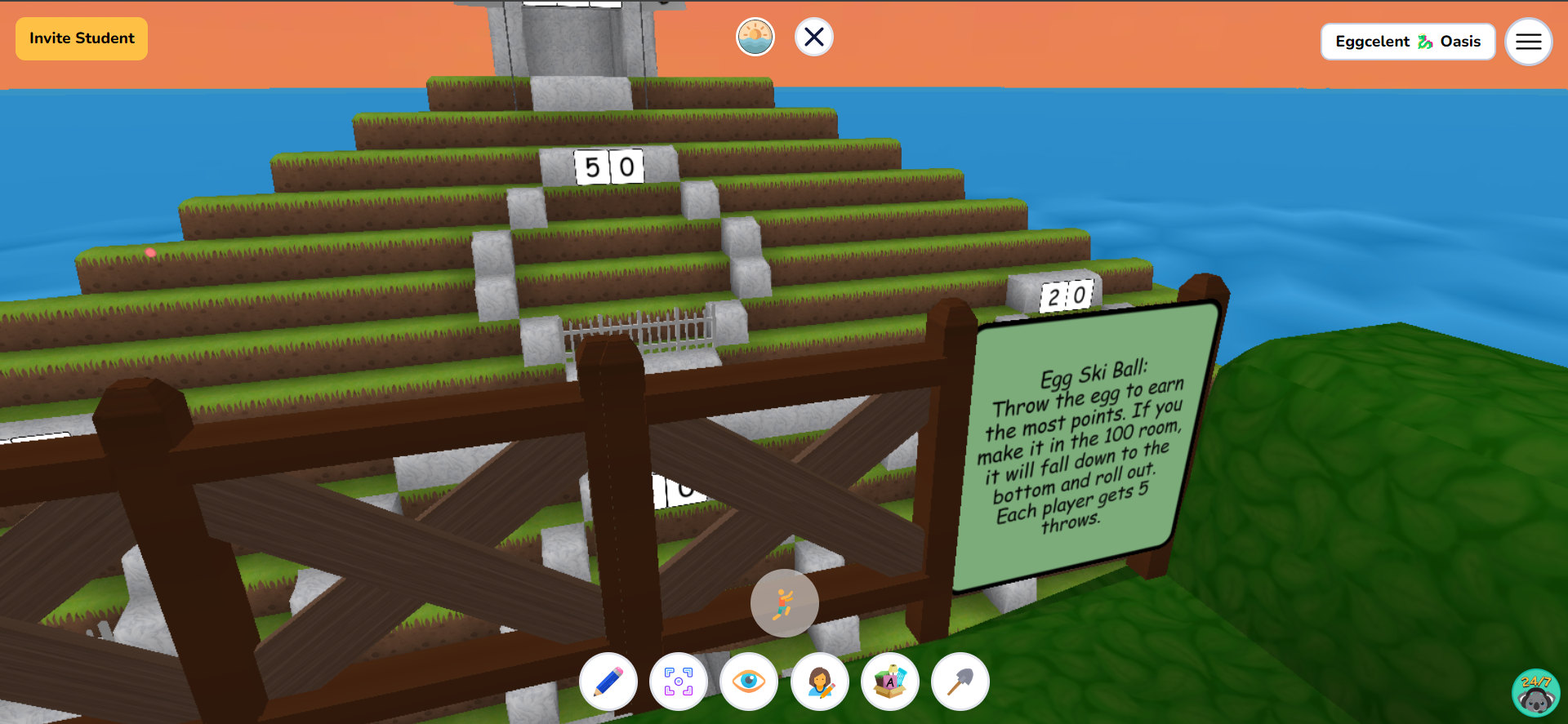Click the 50 point scoreboard blocks
1568x724 pixels.
[610, 167]
